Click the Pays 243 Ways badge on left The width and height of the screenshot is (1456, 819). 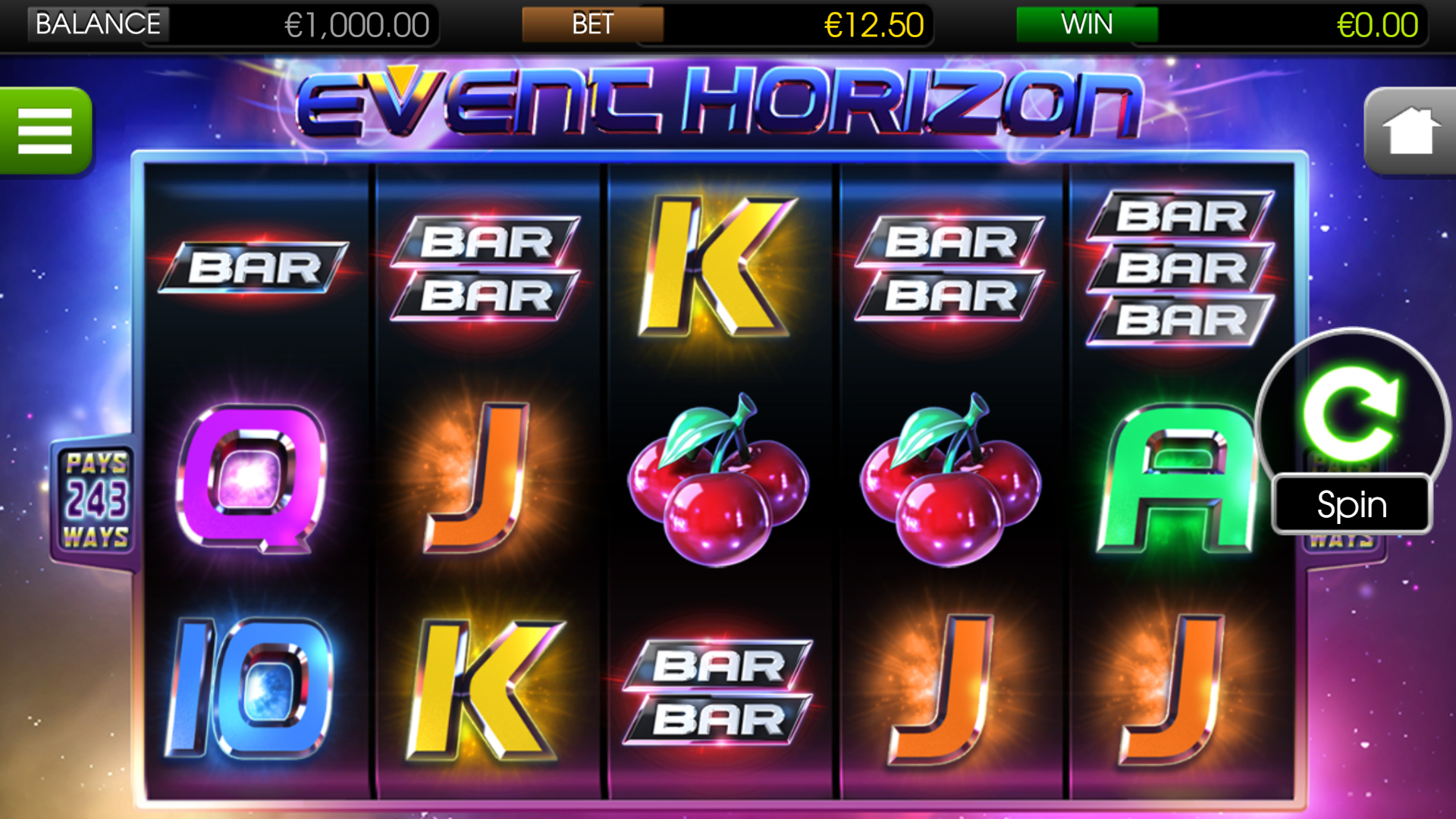(x=96, y=497)
